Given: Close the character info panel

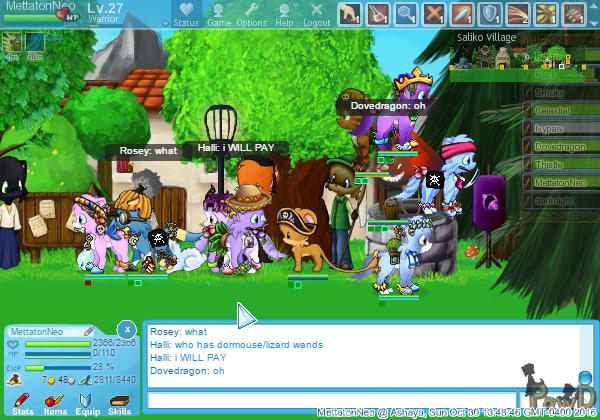Looking at the screenshot, I should tap(126, 328).
